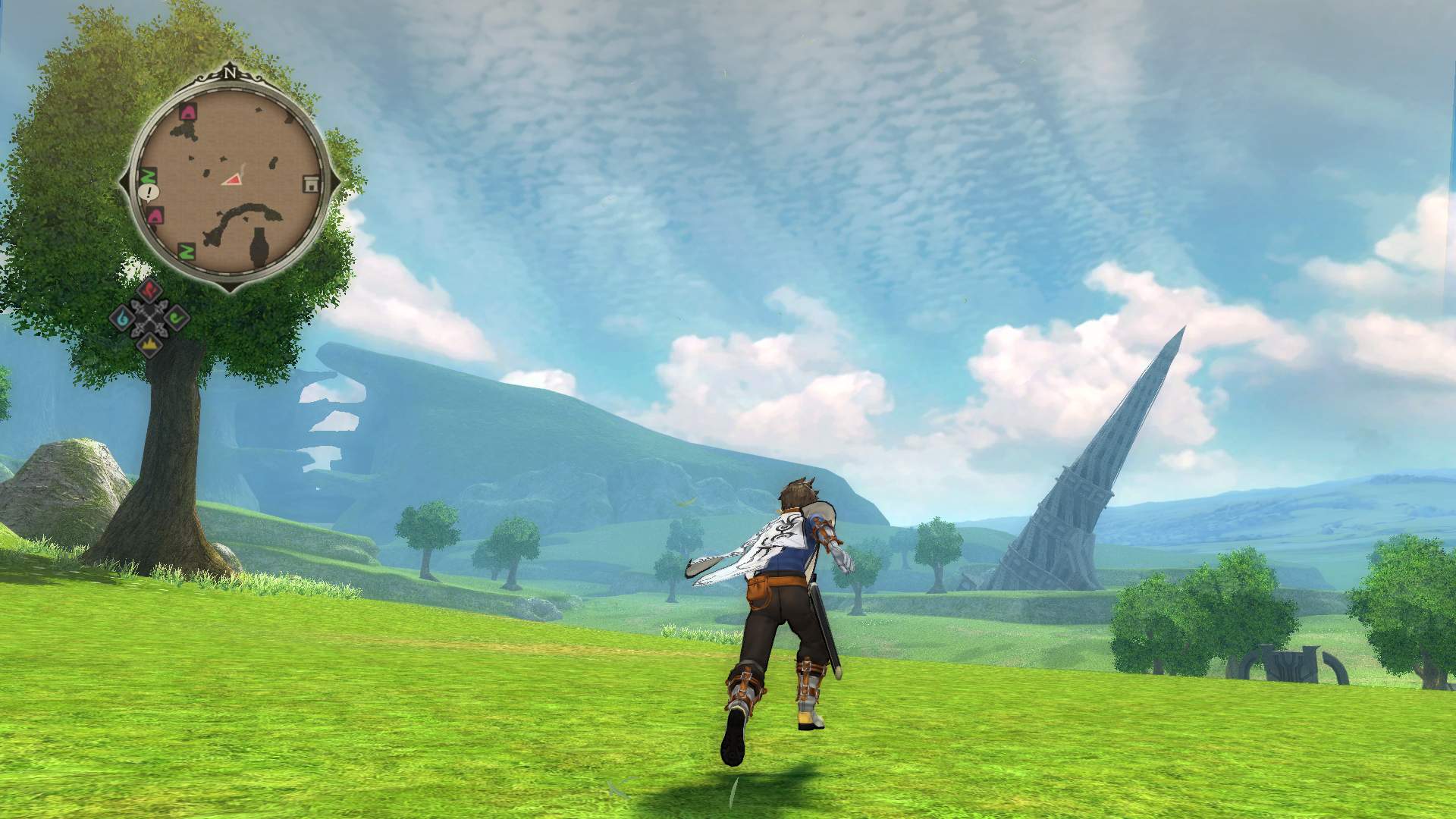Click the N compass marker above the minimap
The height and width of the screenshot is (819, 1456).
pyautogui.click(x=231, y=74)
